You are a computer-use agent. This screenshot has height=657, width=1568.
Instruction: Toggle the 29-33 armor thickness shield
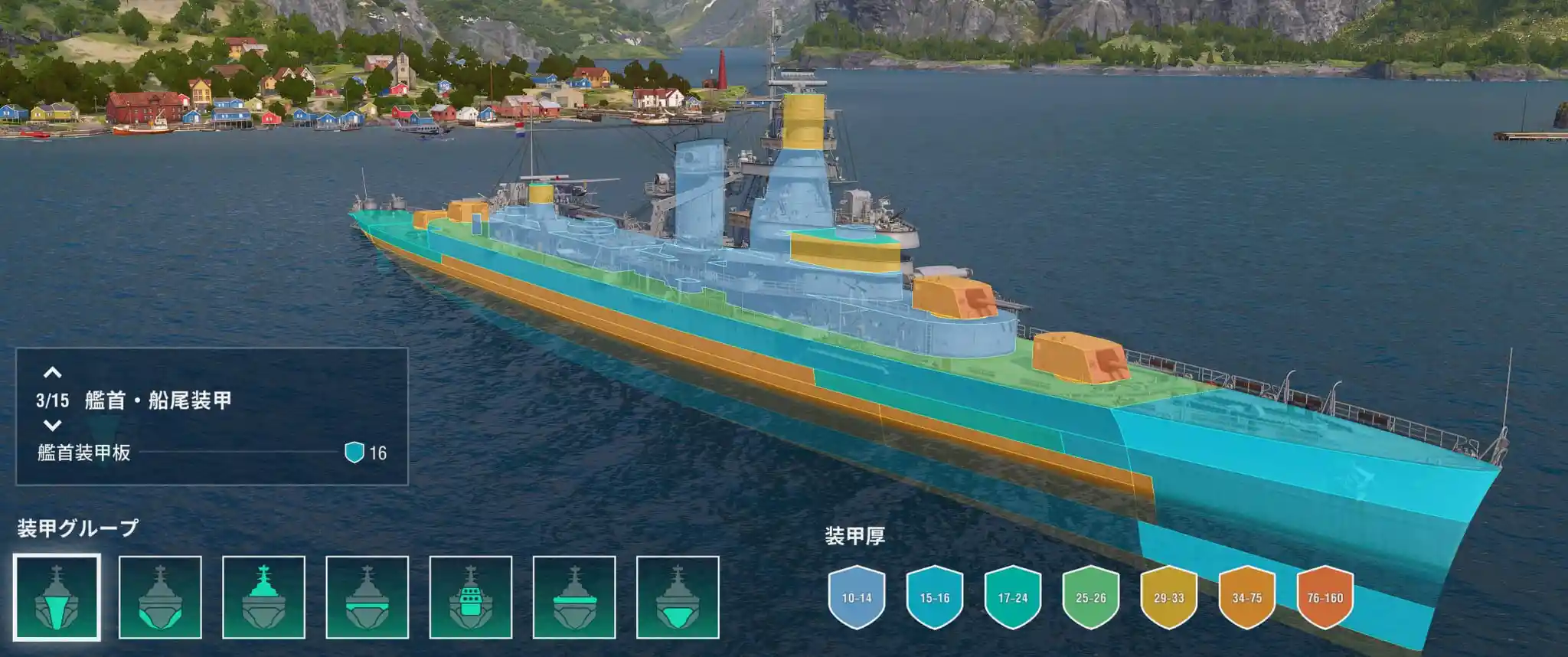[x=1168, y=597]
